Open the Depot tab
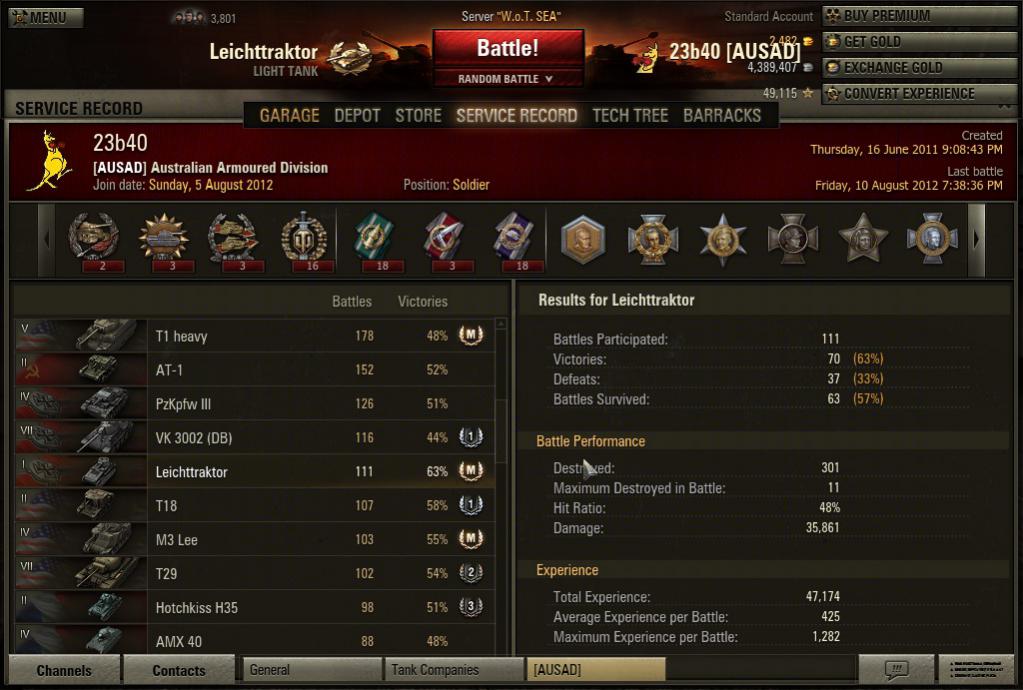Viewport: 1023px width, 690px height. click(x=357, y=115)
